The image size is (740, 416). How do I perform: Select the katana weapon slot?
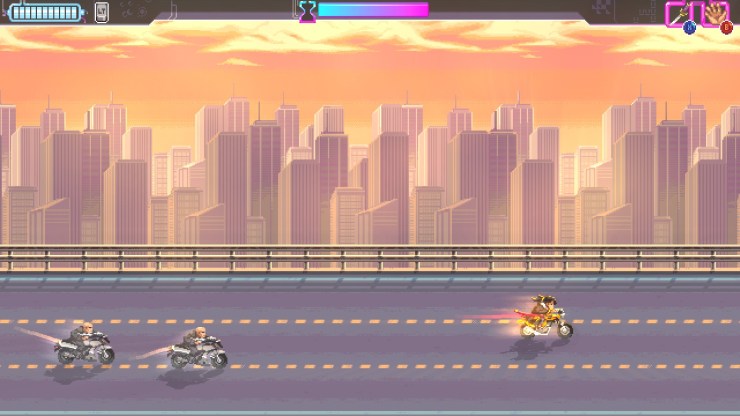(x=680, y=14)
